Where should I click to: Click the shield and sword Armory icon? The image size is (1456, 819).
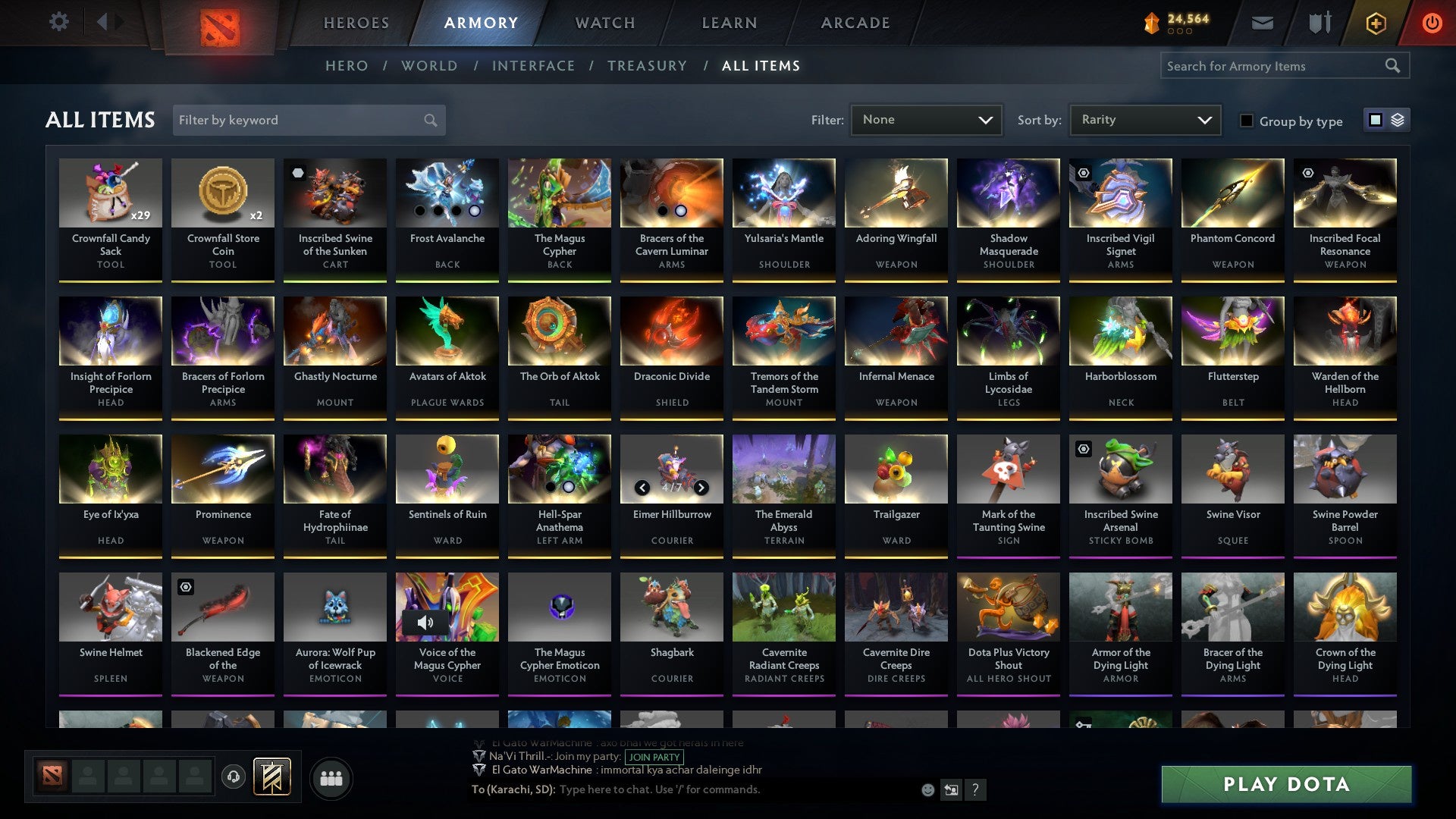click(x=1319, y=22)
